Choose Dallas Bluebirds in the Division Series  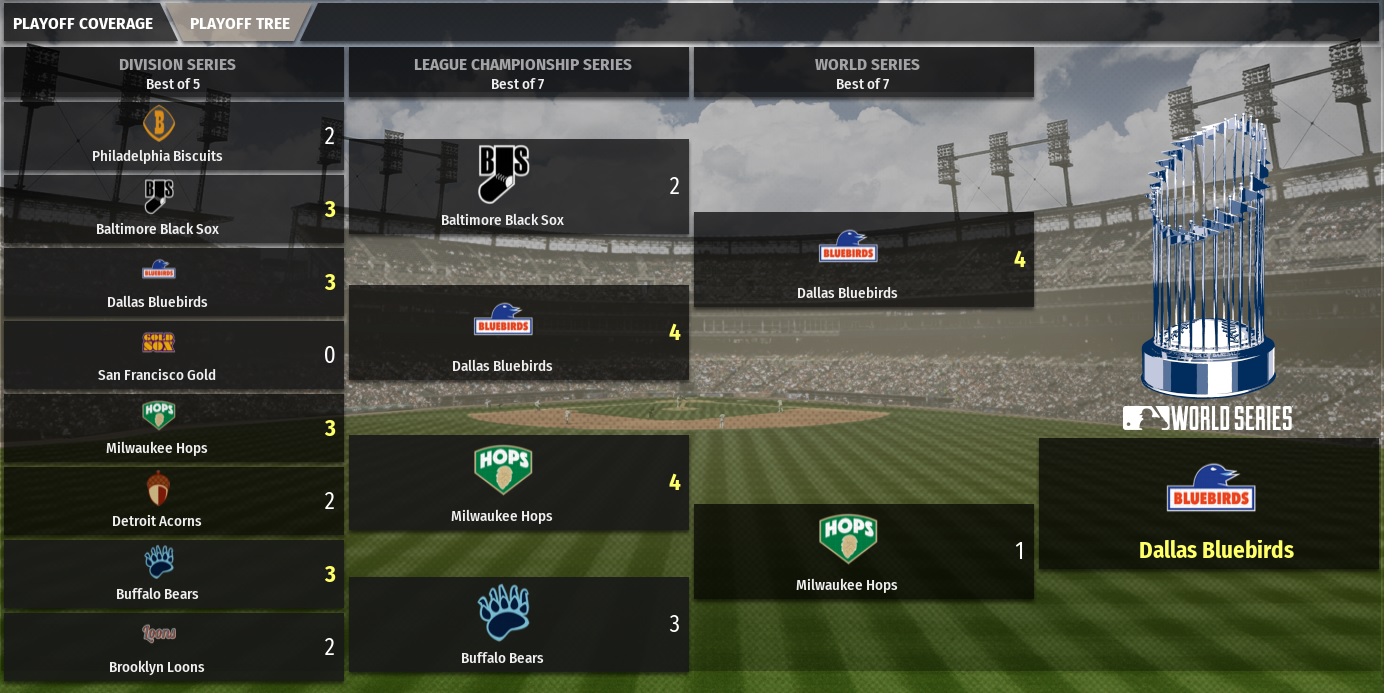(173, 282)
